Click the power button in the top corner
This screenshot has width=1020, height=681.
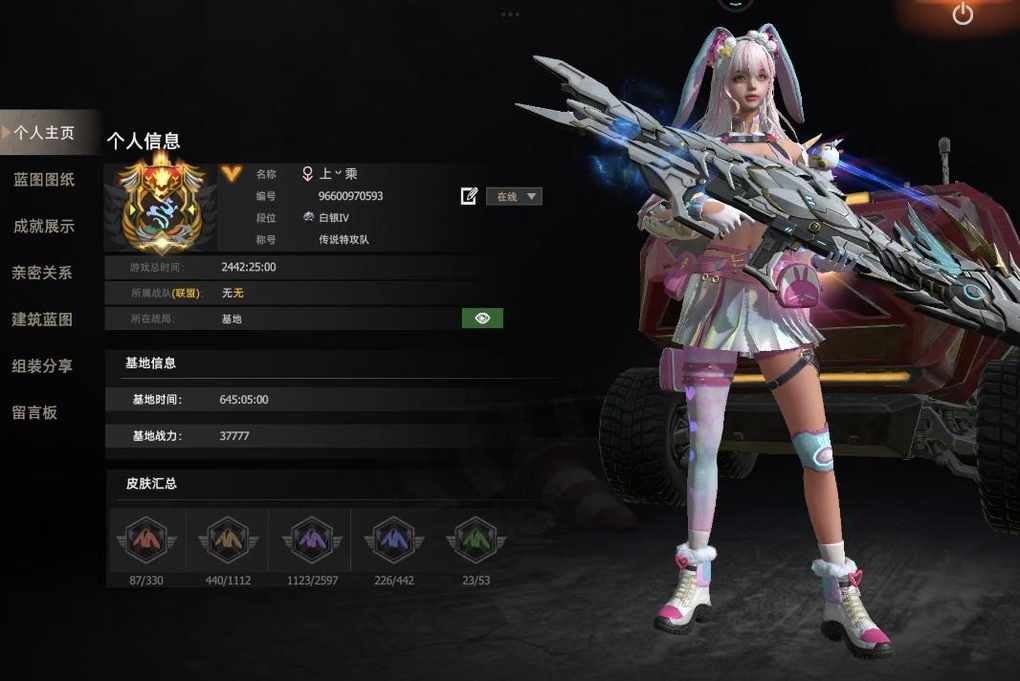pos(962,14)
